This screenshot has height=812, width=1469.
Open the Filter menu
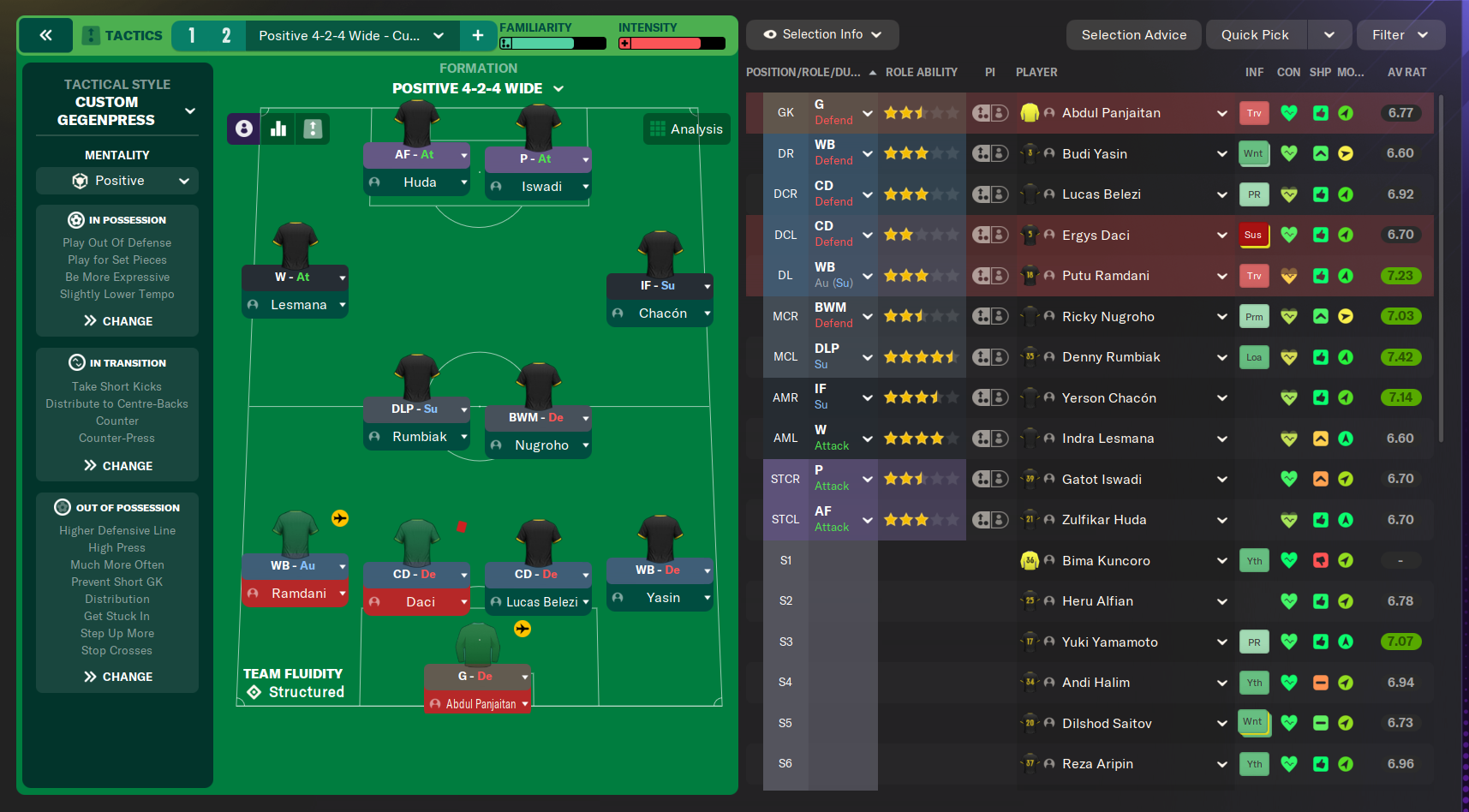pos(1400,34)
